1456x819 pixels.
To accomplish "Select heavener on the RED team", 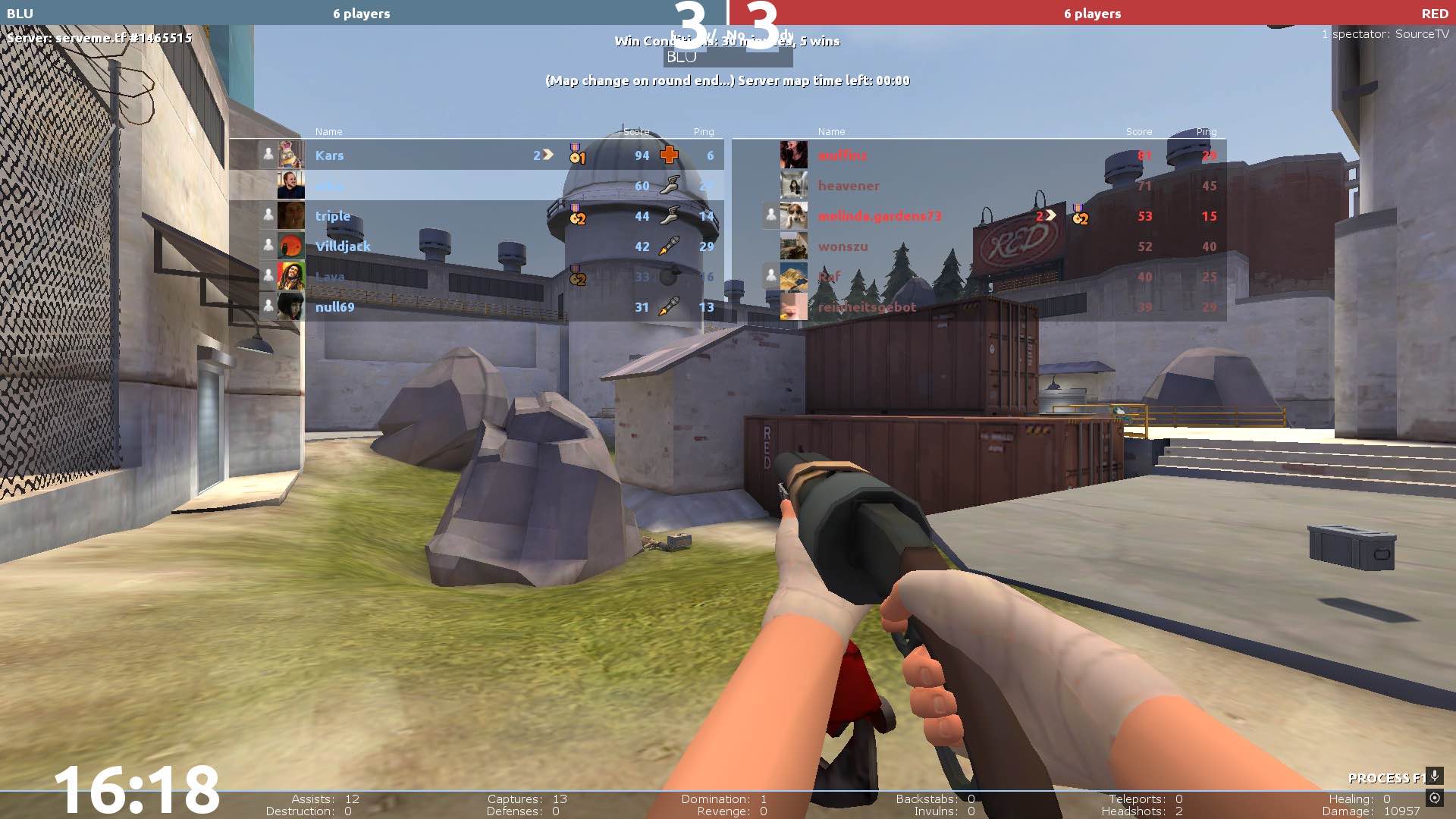I will pos(849,186).
